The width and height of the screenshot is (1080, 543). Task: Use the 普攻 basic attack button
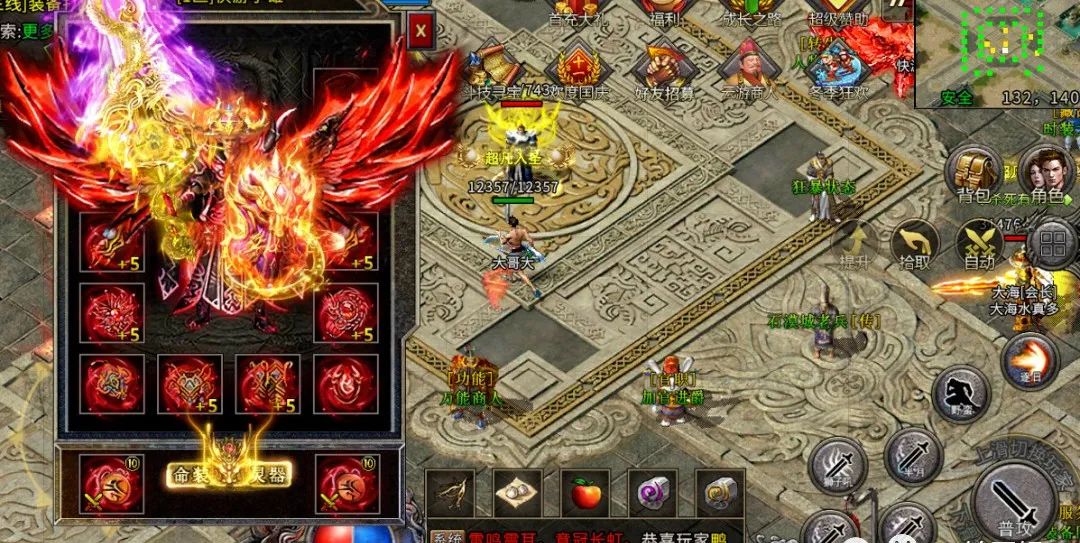[x=1016, y=498]
